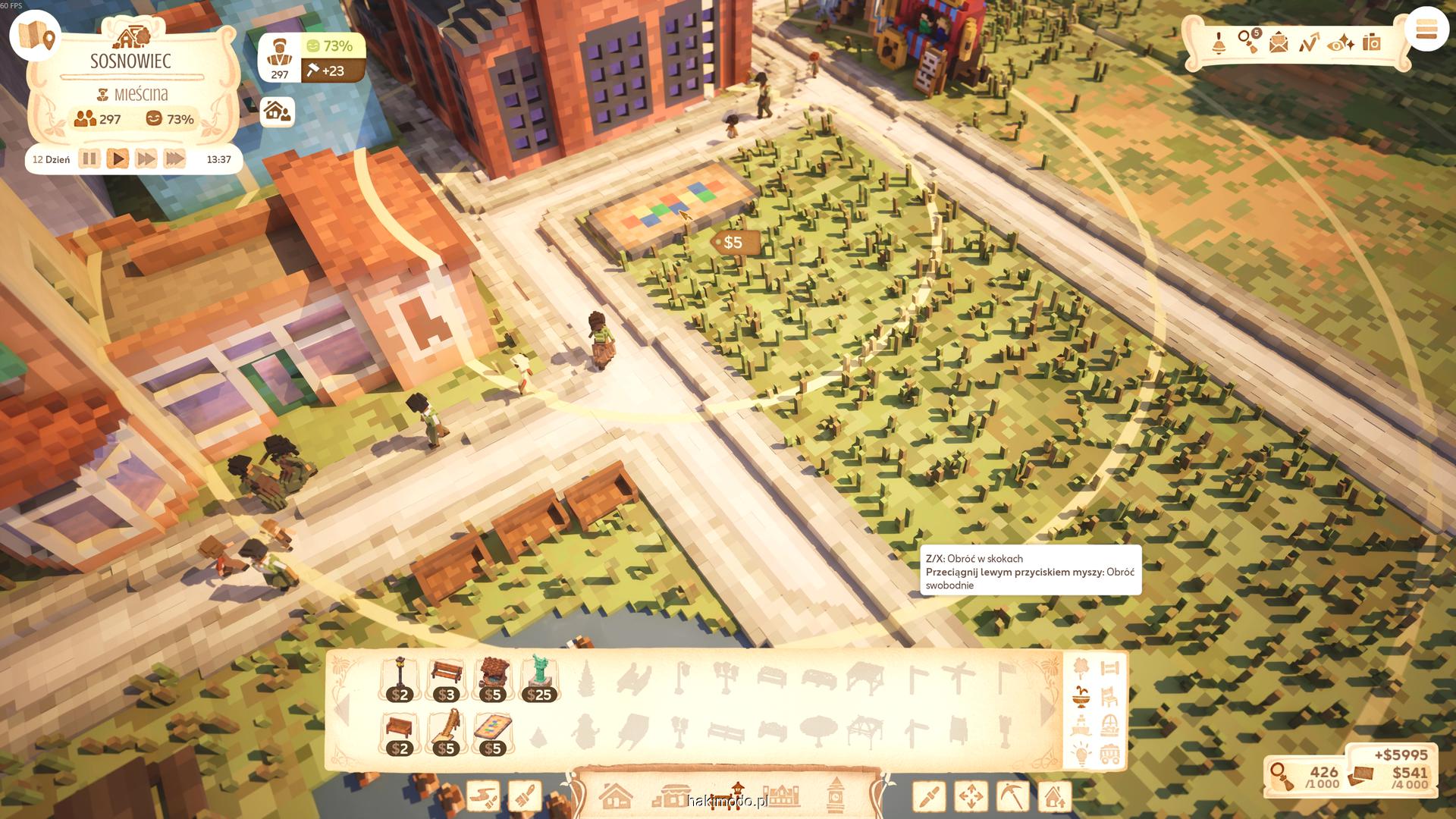1456x819 pixels.
Task: Pause the game time
Action: tap(89, 159)
